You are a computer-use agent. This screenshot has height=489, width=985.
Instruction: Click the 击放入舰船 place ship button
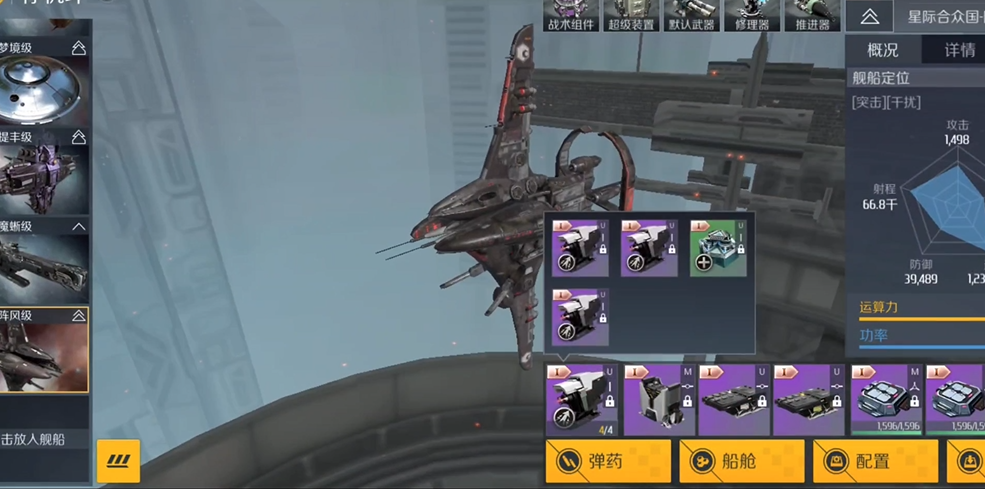tap(46, 438)
